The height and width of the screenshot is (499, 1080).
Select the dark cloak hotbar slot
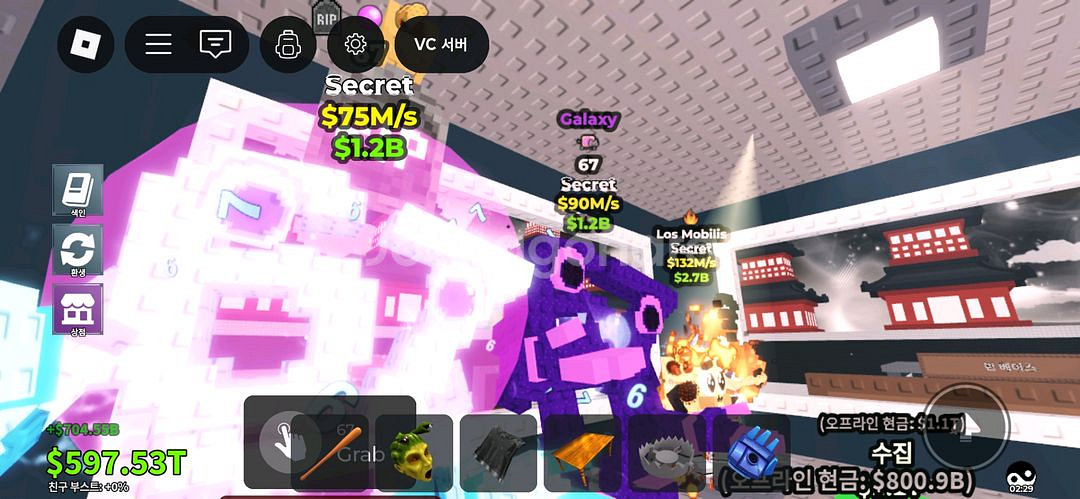pyautogui.click(x=498, y=452)
